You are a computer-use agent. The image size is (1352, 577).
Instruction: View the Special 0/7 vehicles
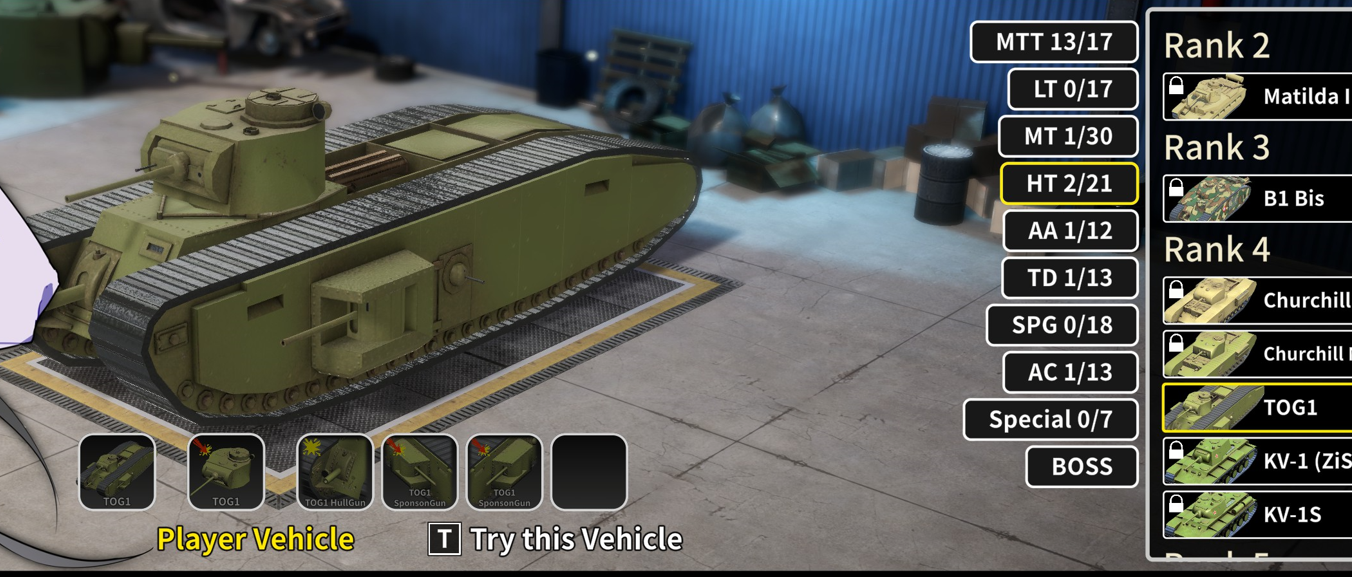1050,419
